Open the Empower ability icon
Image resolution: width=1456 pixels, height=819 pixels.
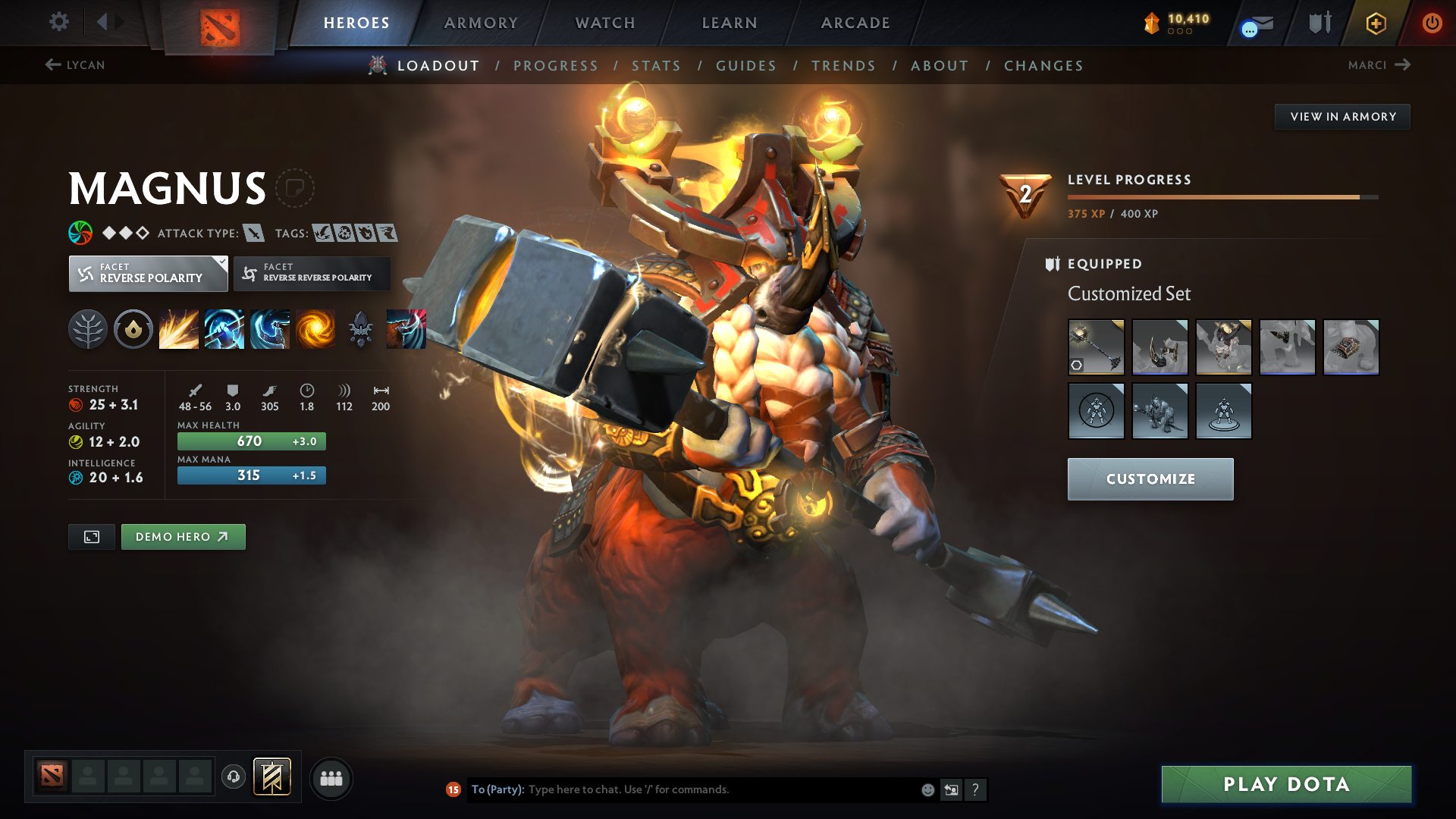click(x=224, y=329)
